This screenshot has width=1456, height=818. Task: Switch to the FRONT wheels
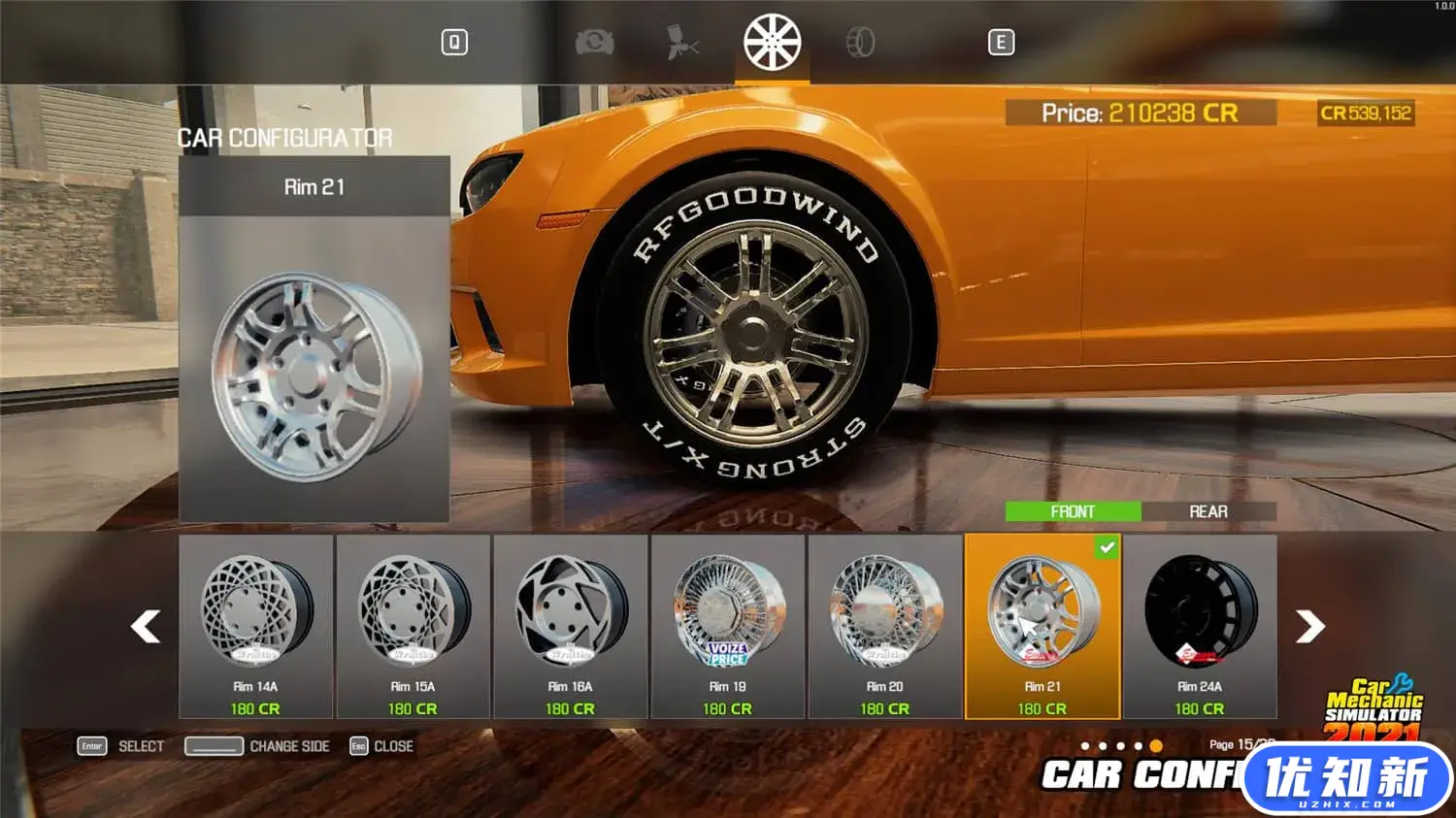click(x=1073, y=511)
